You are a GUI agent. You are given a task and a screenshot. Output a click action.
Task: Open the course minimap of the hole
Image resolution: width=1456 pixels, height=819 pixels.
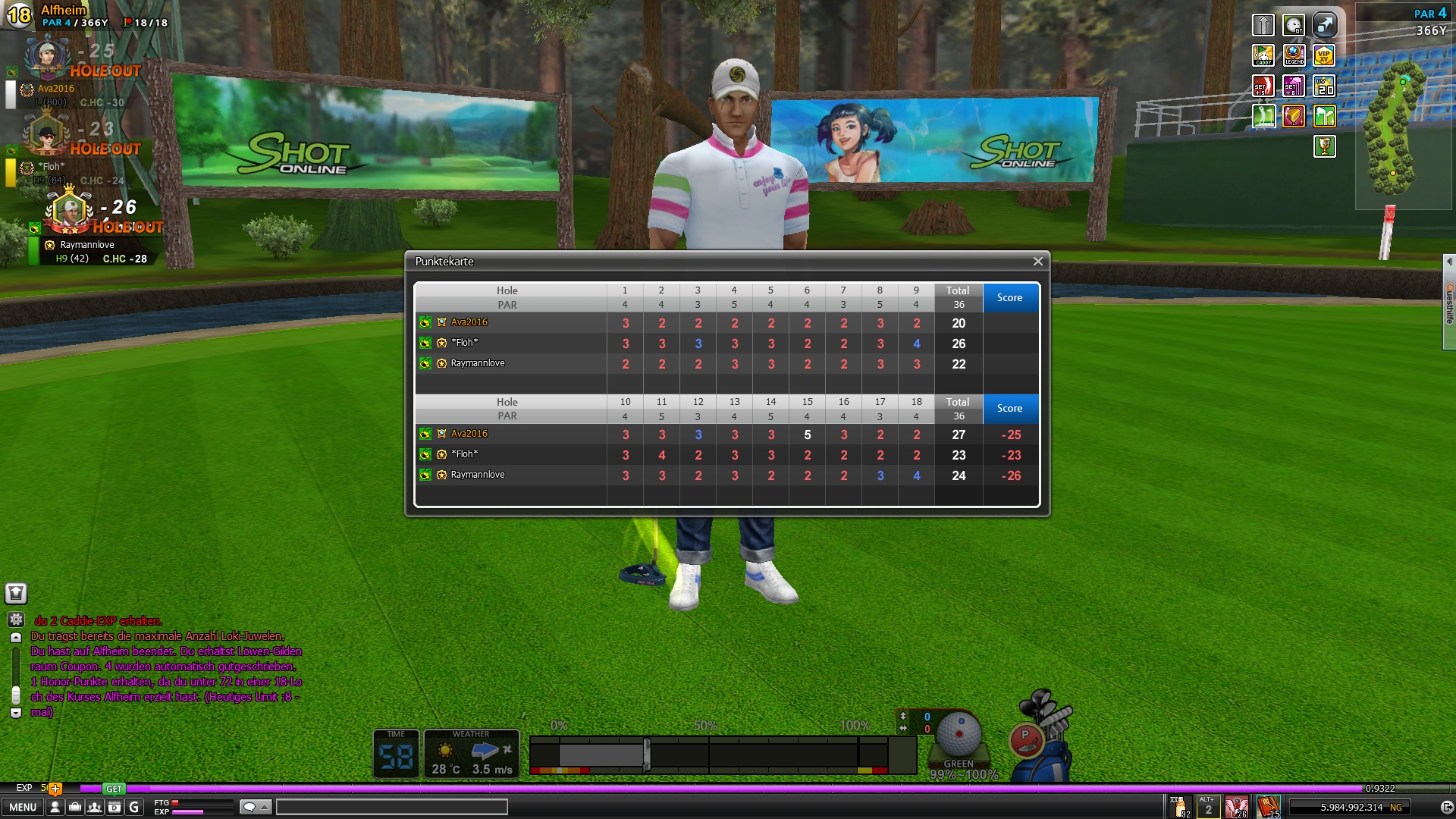pyautogui.click(x=1392, y=129)
